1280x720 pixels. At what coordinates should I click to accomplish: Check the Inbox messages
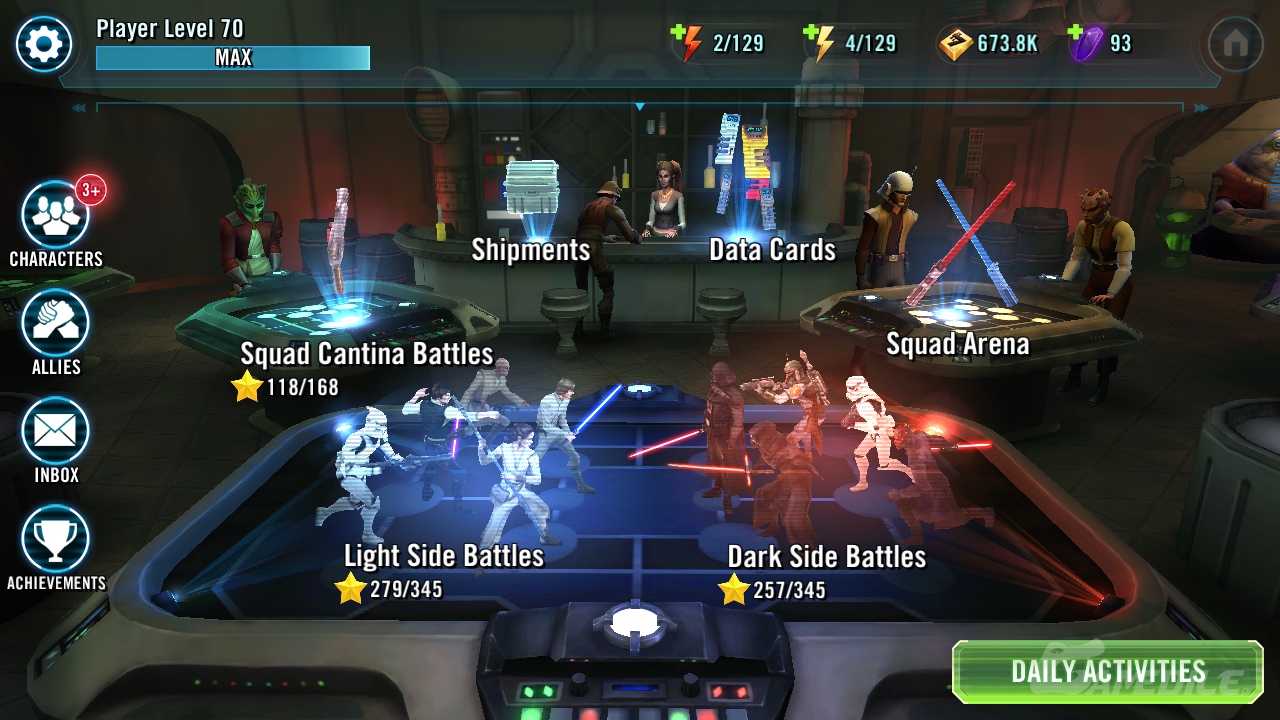pyautogui.click(x=56, y=432)
